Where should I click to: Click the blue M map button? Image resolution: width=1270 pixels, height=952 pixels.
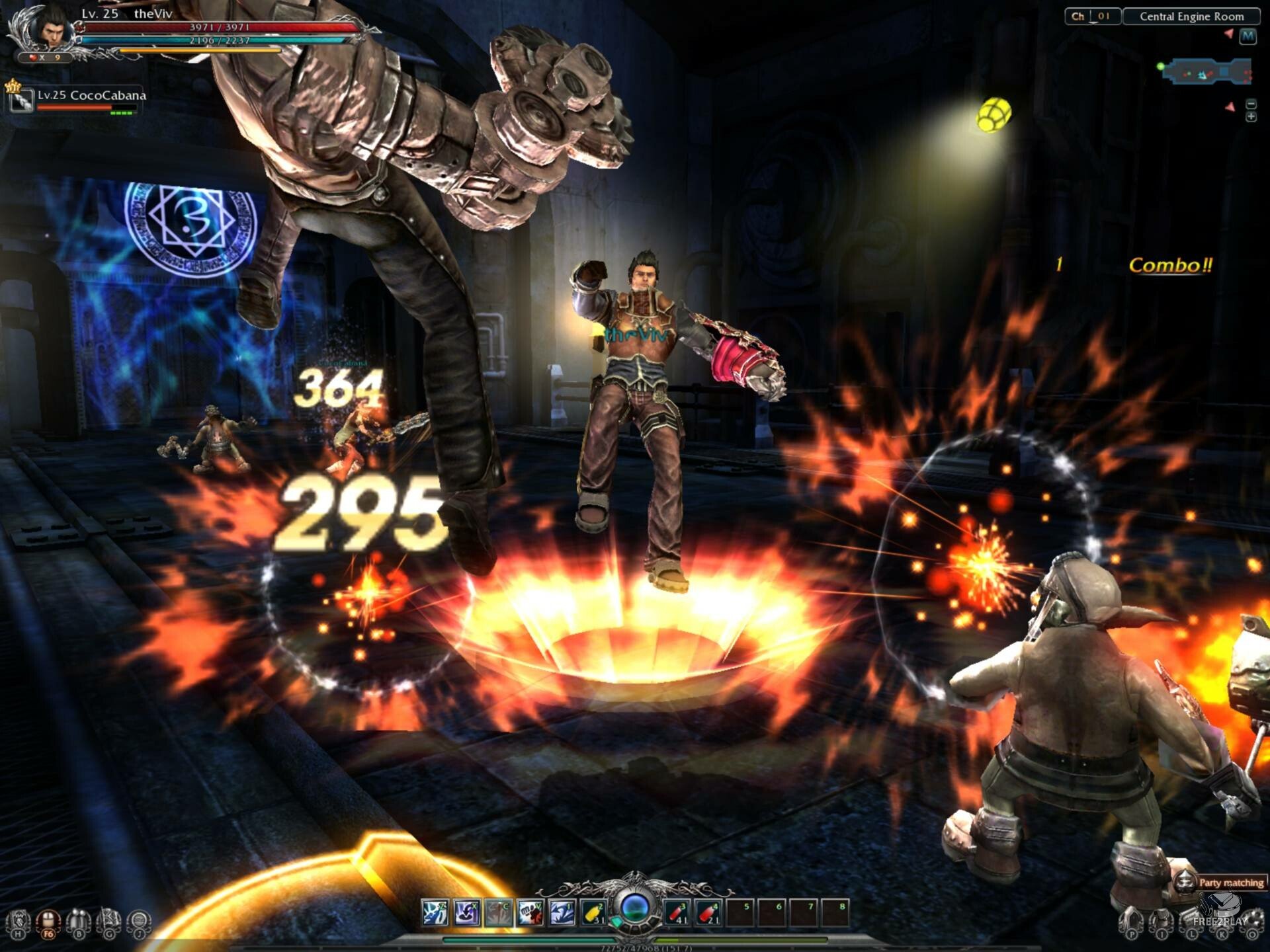click(x=1248, y=36)
